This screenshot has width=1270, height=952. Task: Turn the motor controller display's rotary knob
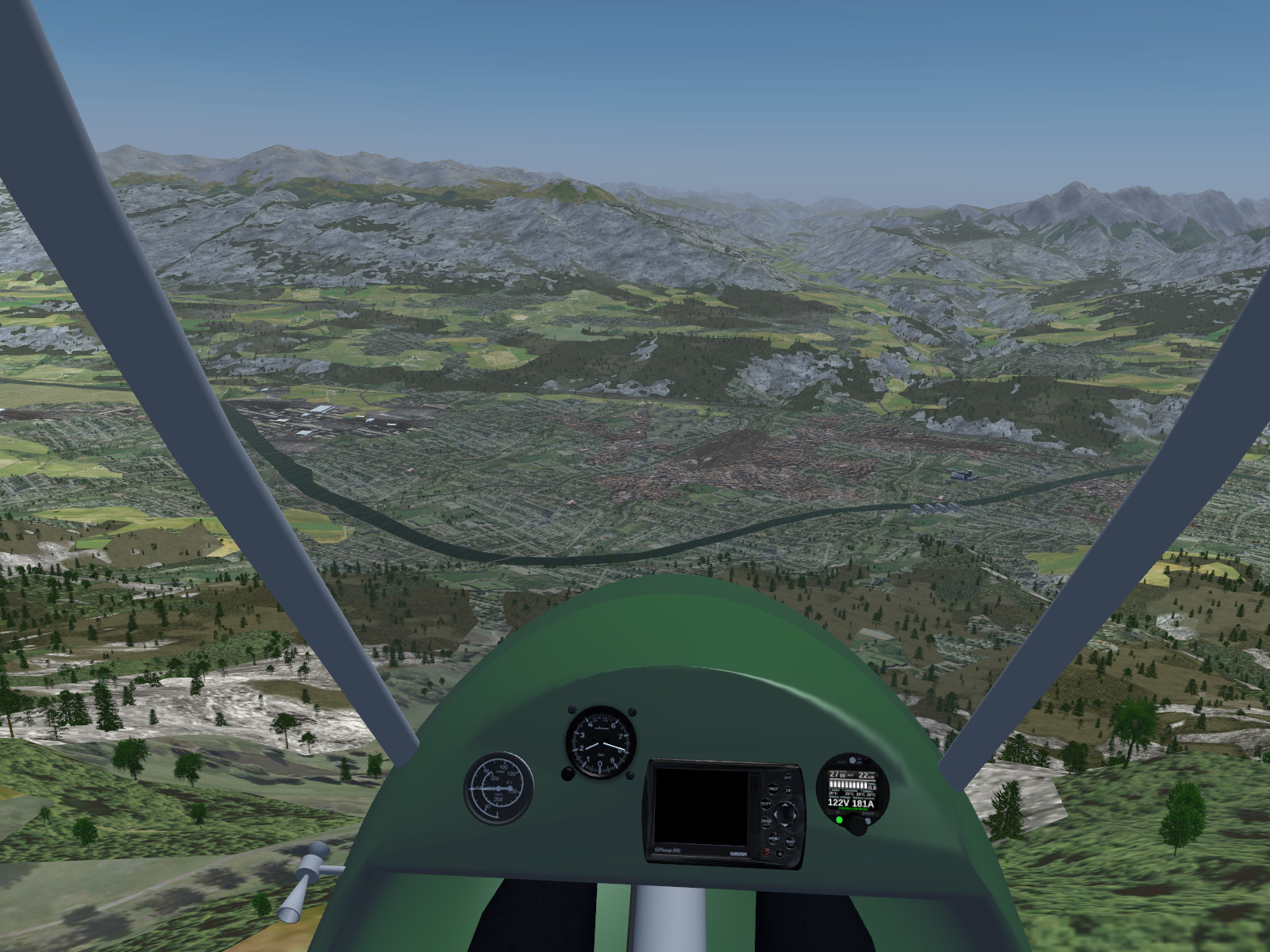[857, 827]
